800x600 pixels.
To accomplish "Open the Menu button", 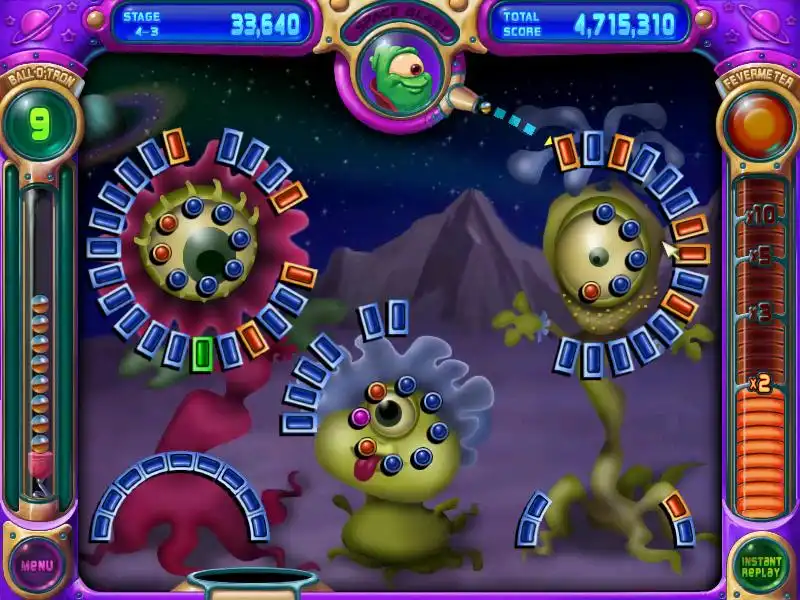I will tap(37, 565).
